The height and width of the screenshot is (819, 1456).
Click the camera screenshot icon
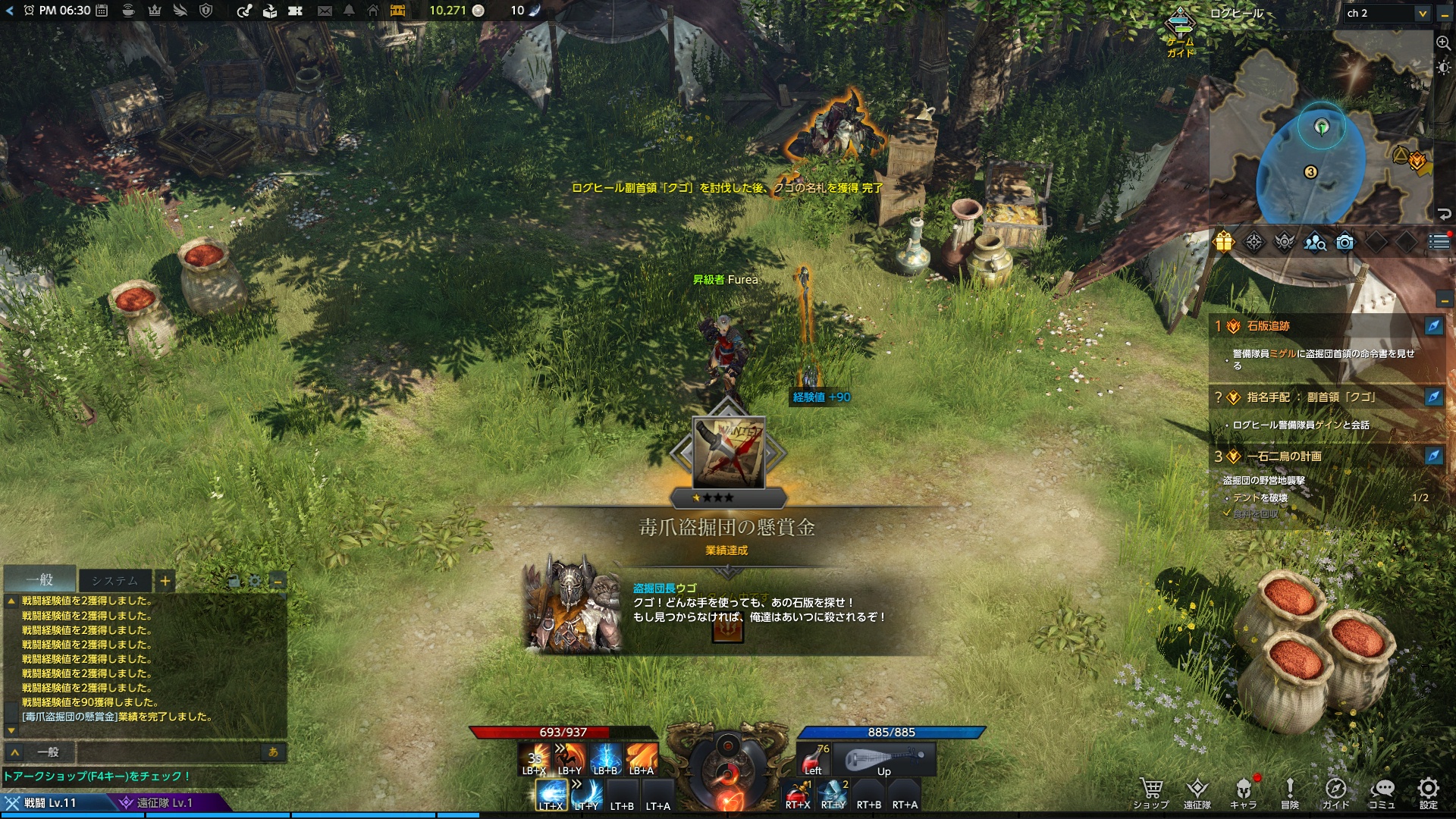click(1345, 242)
